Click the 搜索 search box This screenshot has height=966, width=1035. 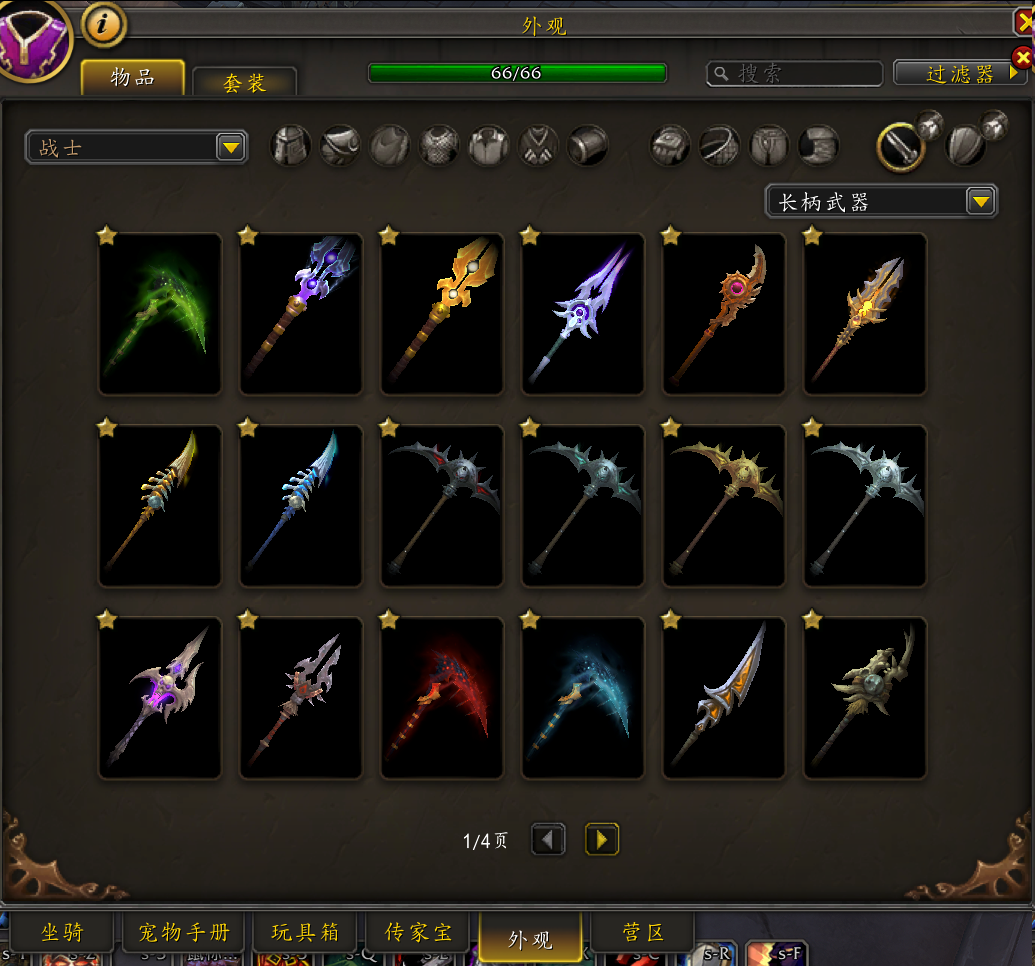[794, 73]
